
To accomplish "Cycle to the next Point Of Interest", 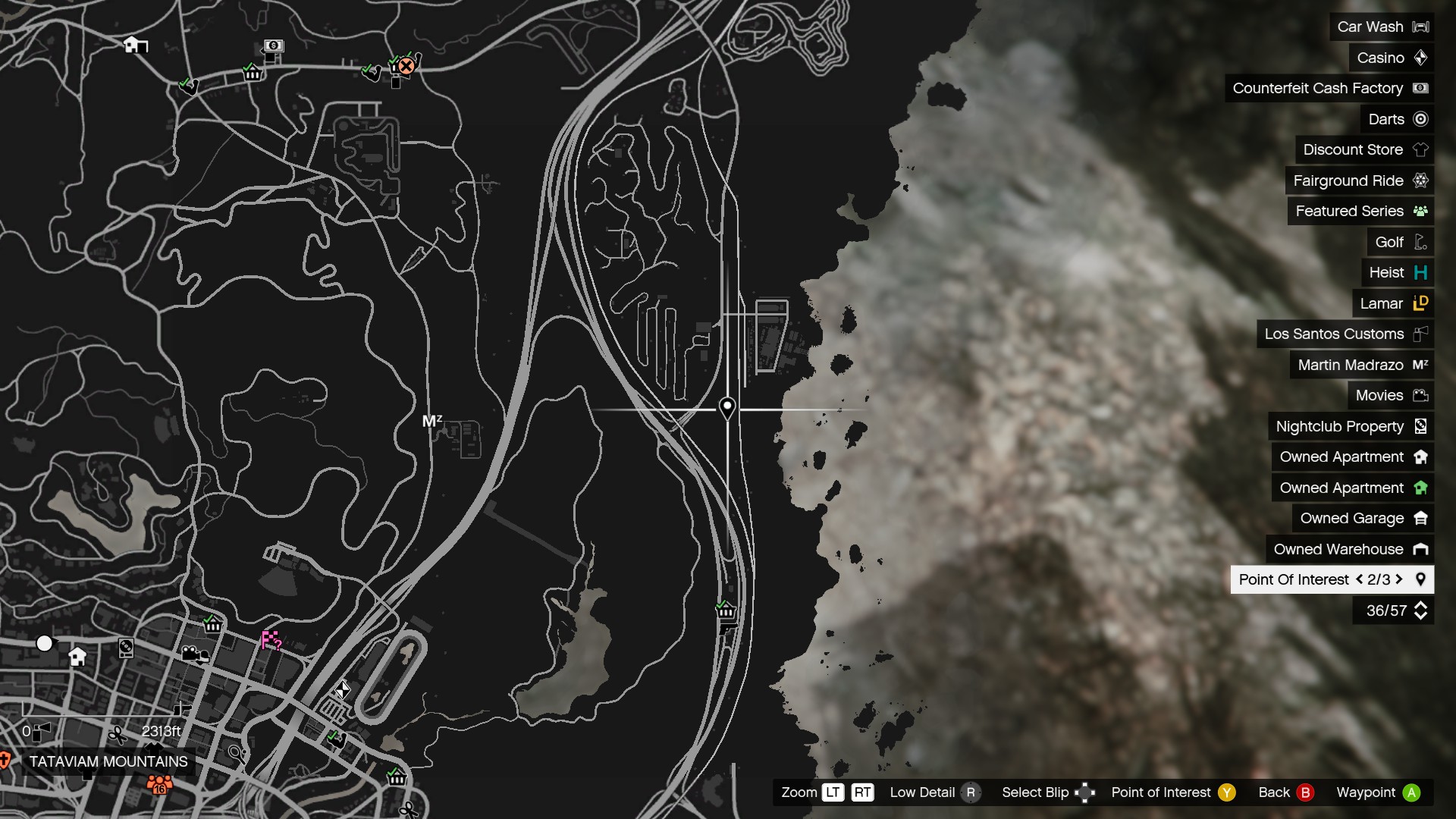I will click(x=1399, y=579).
